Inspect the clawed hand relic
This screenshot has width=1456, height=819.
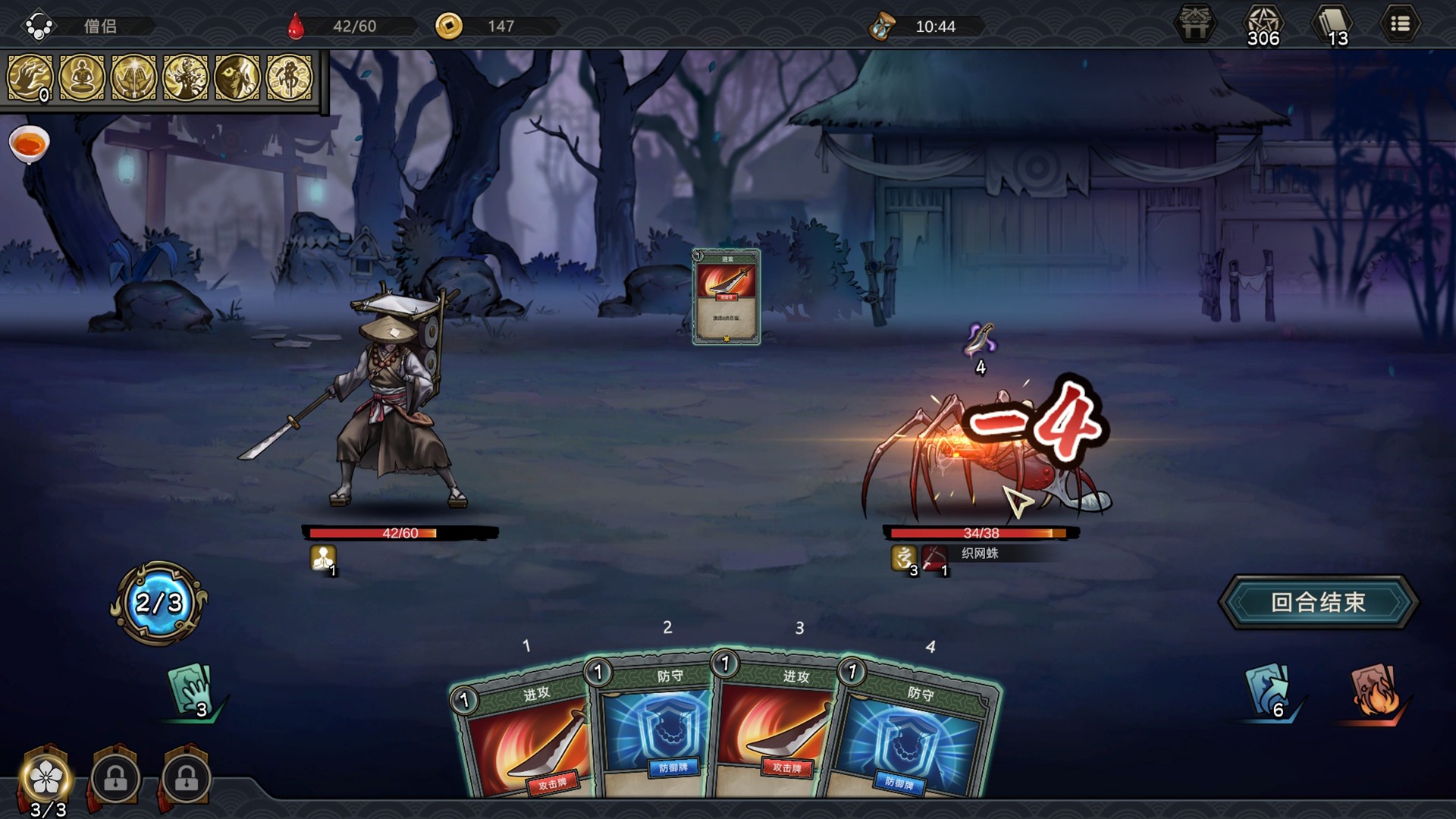pos(30,77)
